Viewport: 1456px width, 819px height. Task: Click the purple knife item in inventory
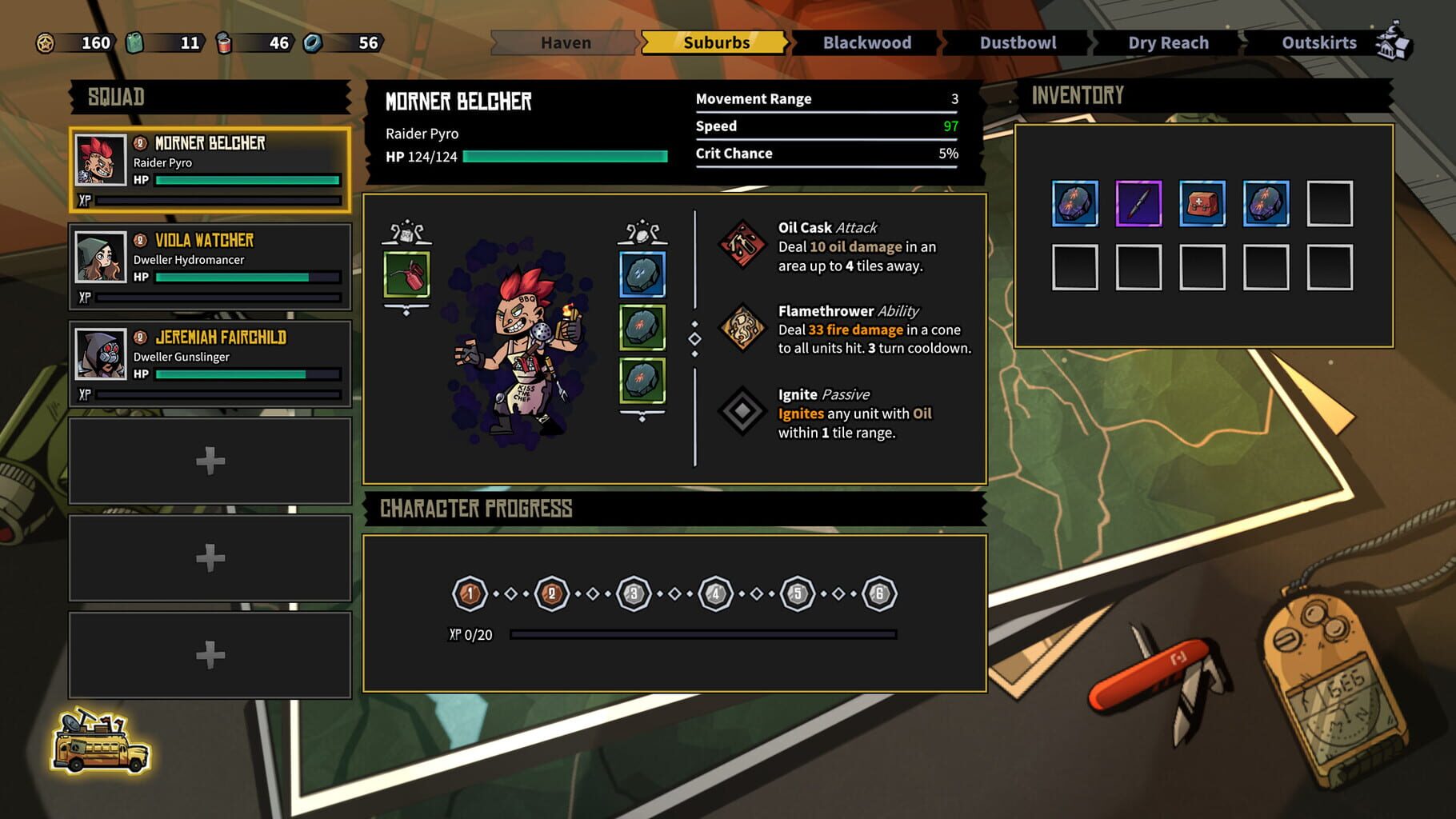[x=1139, y=204]
